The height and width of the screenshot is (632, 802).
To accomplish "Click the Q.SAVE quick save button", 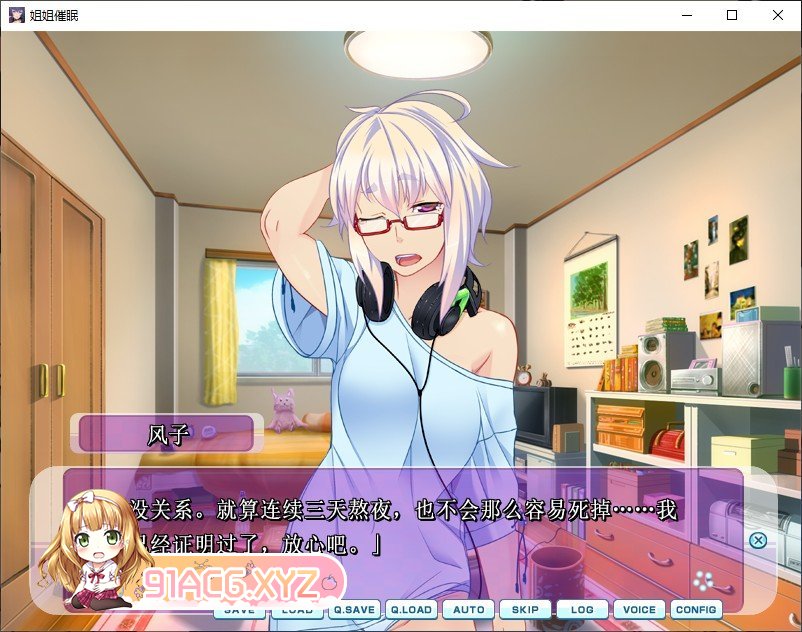I will 354,609.
